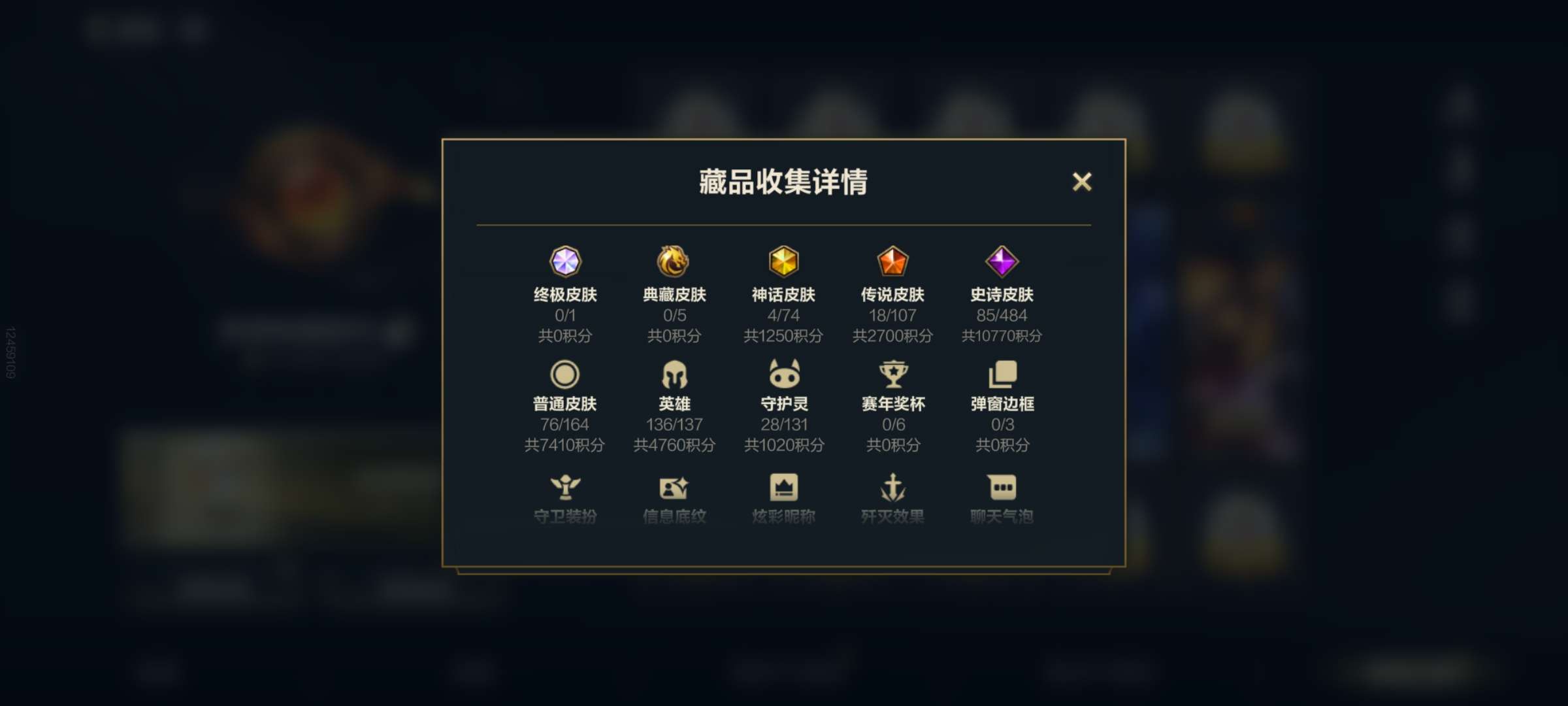Image resolution: width=1568 pixels, height=706 pixels.
Task: View the 4/74 mythic skin count
Action: tap(784, 314)
